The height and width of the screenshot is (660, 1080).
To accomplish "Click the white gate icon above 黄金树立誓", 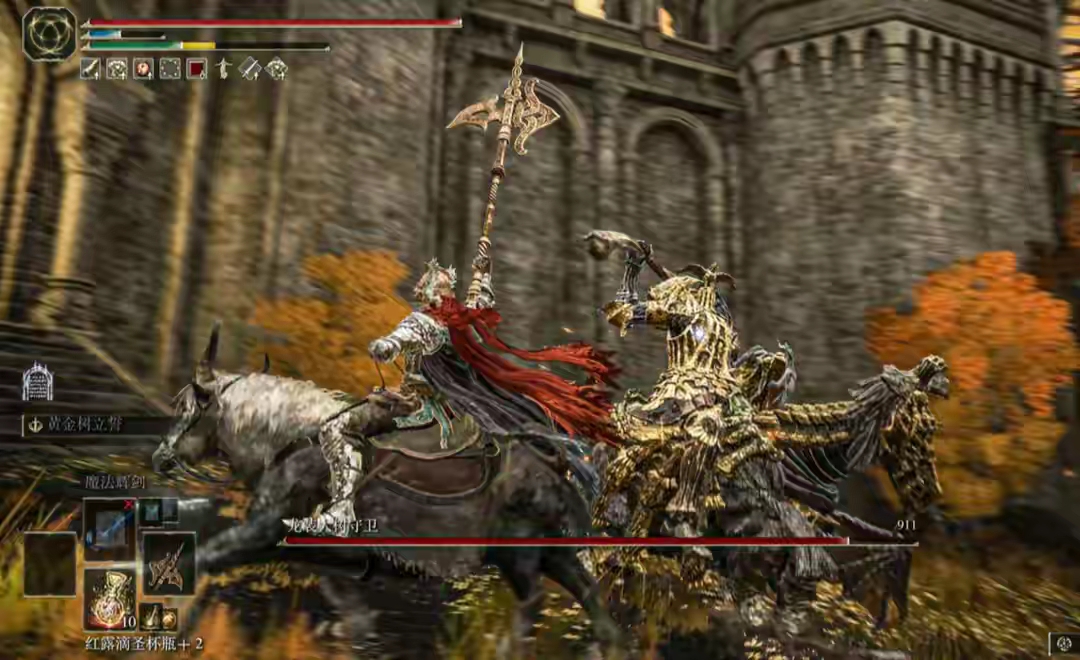I will click(37, 381).
